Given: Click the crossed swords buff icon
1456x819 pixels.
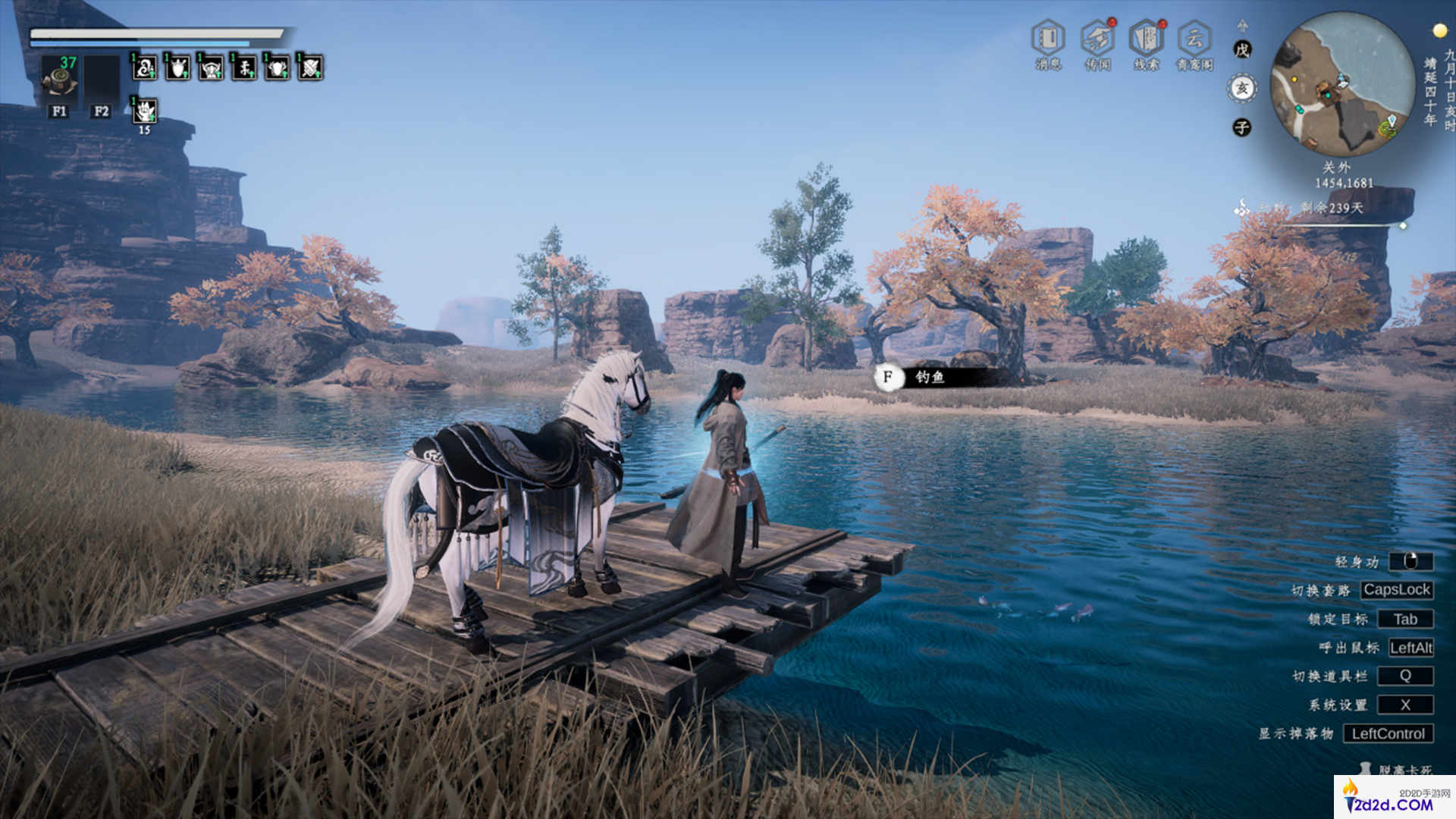Looking at the screenshot, I should pyautogui.click(x=310, y=68).
